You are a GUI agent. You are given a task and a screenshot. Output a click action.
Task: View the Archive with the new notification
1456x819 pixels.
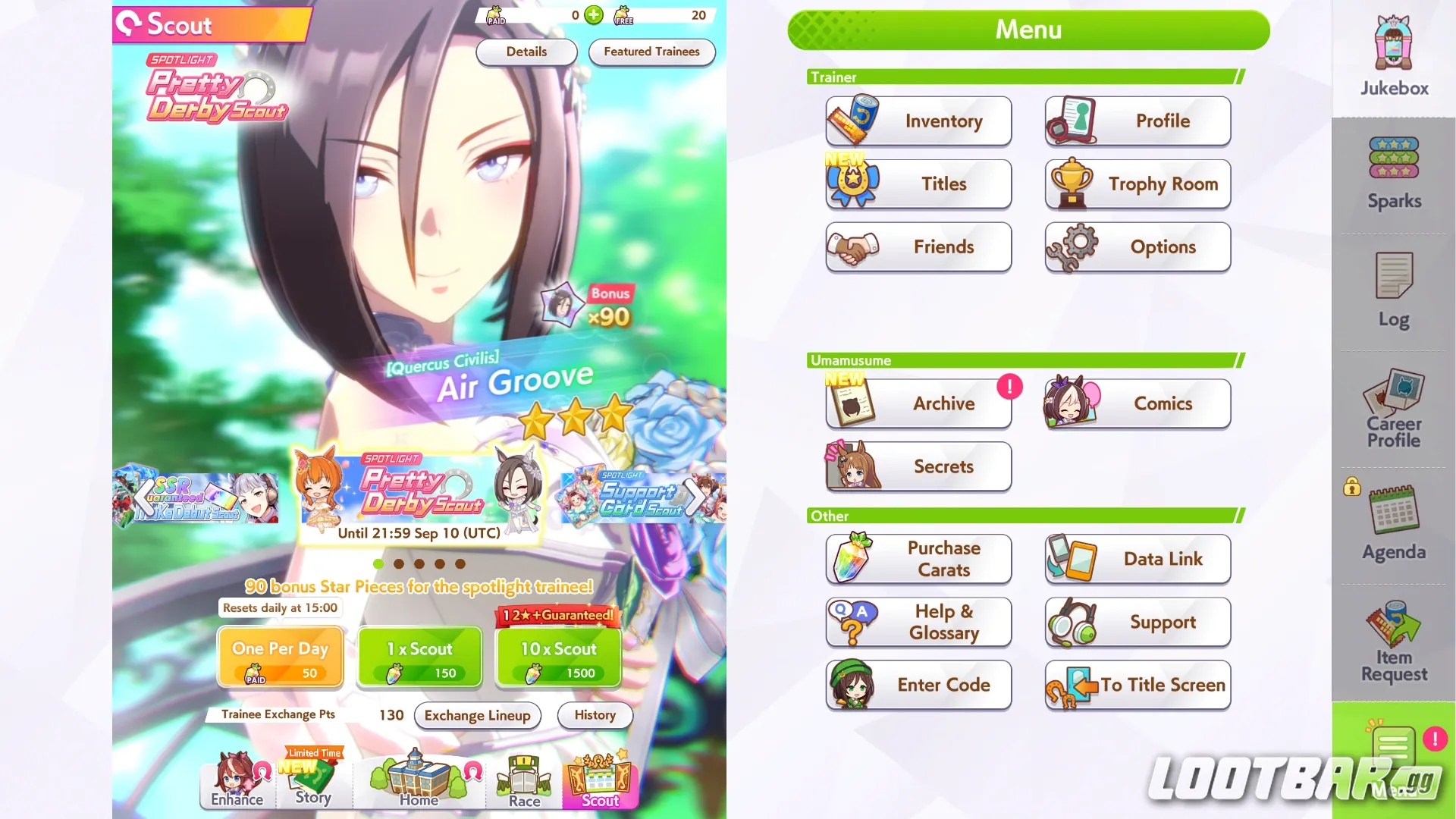click(x=918, y=403)
